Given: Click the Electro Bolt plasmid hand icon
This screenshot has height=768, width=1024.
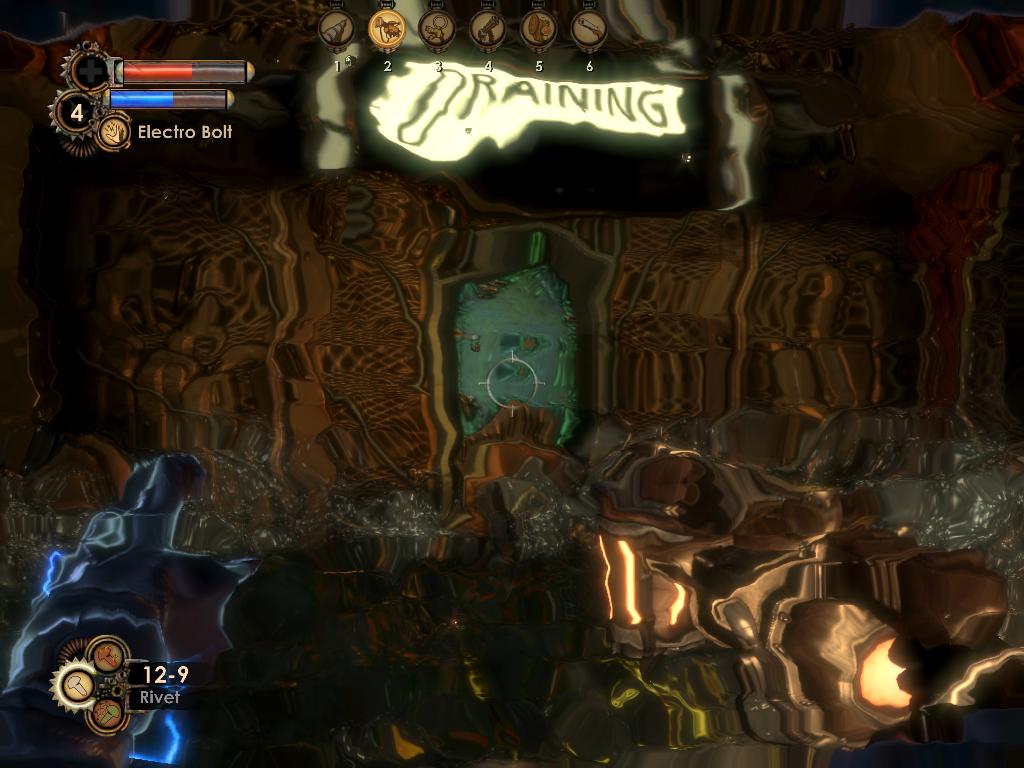Looking at the screenshot, I should pos(112,131).
